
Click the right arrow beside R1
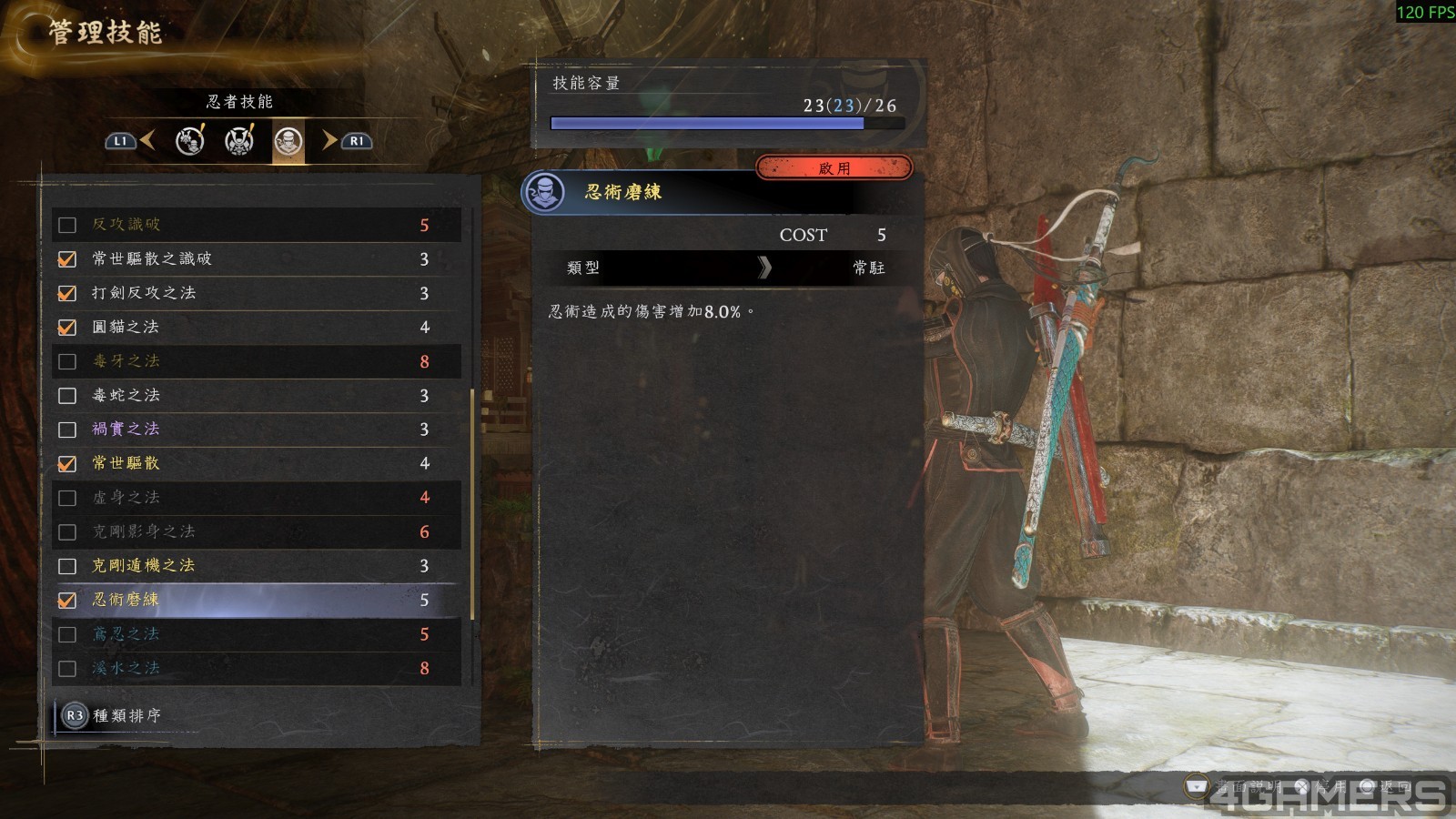click(328, 142)
